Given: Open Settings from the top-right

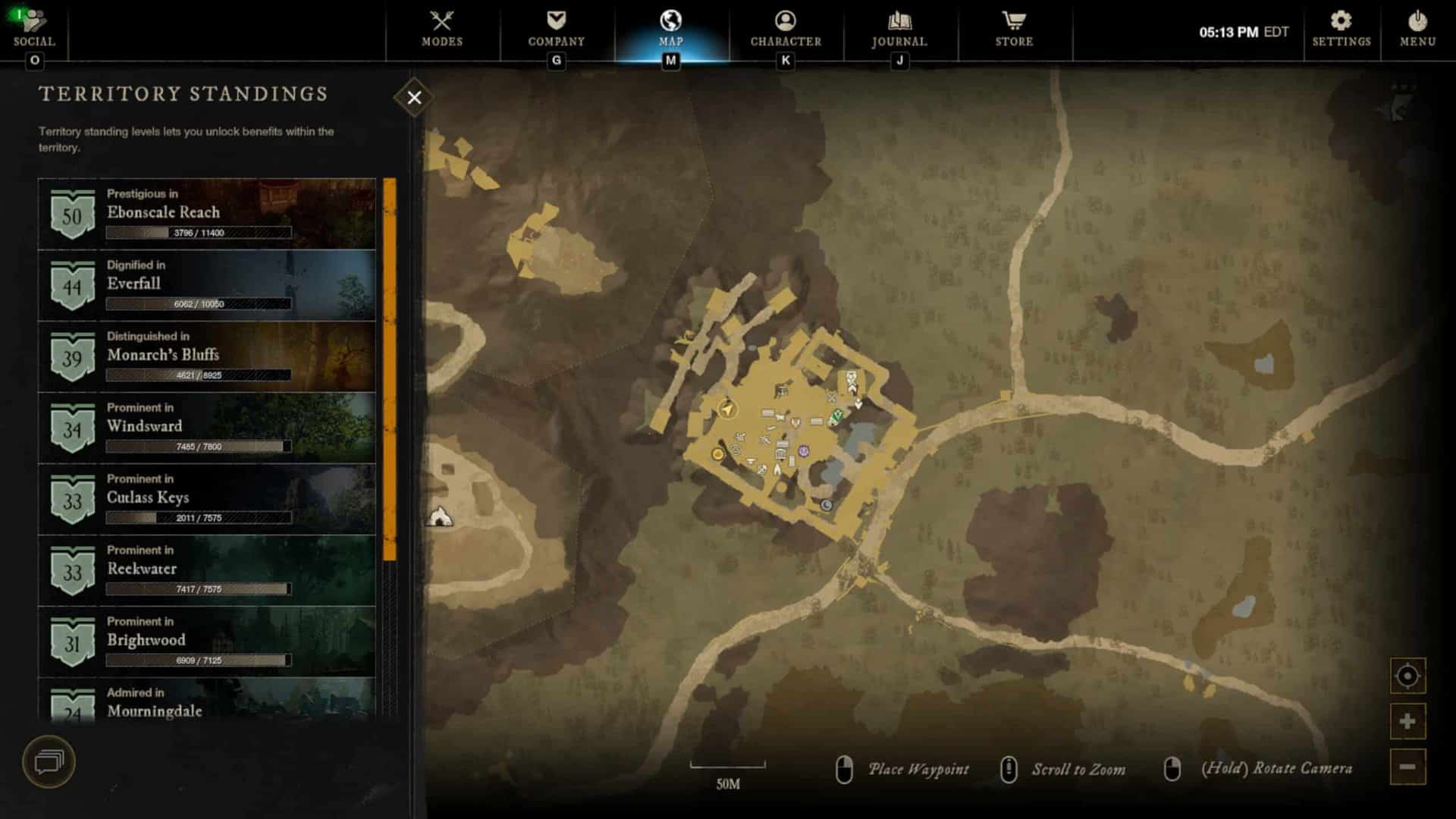Looking at the screenshot, I should coord(1341,30).
